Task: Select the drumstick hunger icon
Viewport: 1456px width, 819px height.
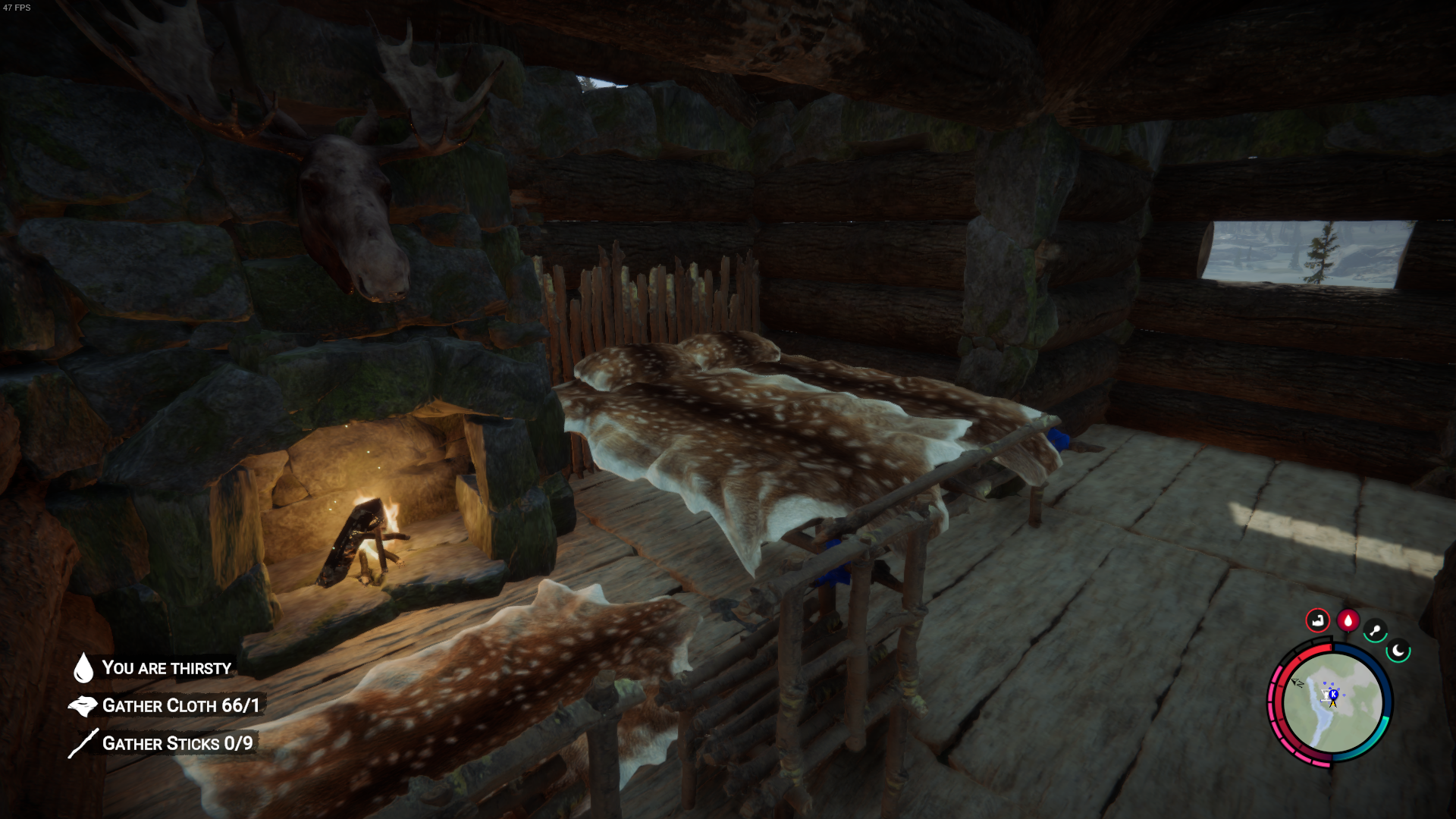Action: coord(1375,630)
